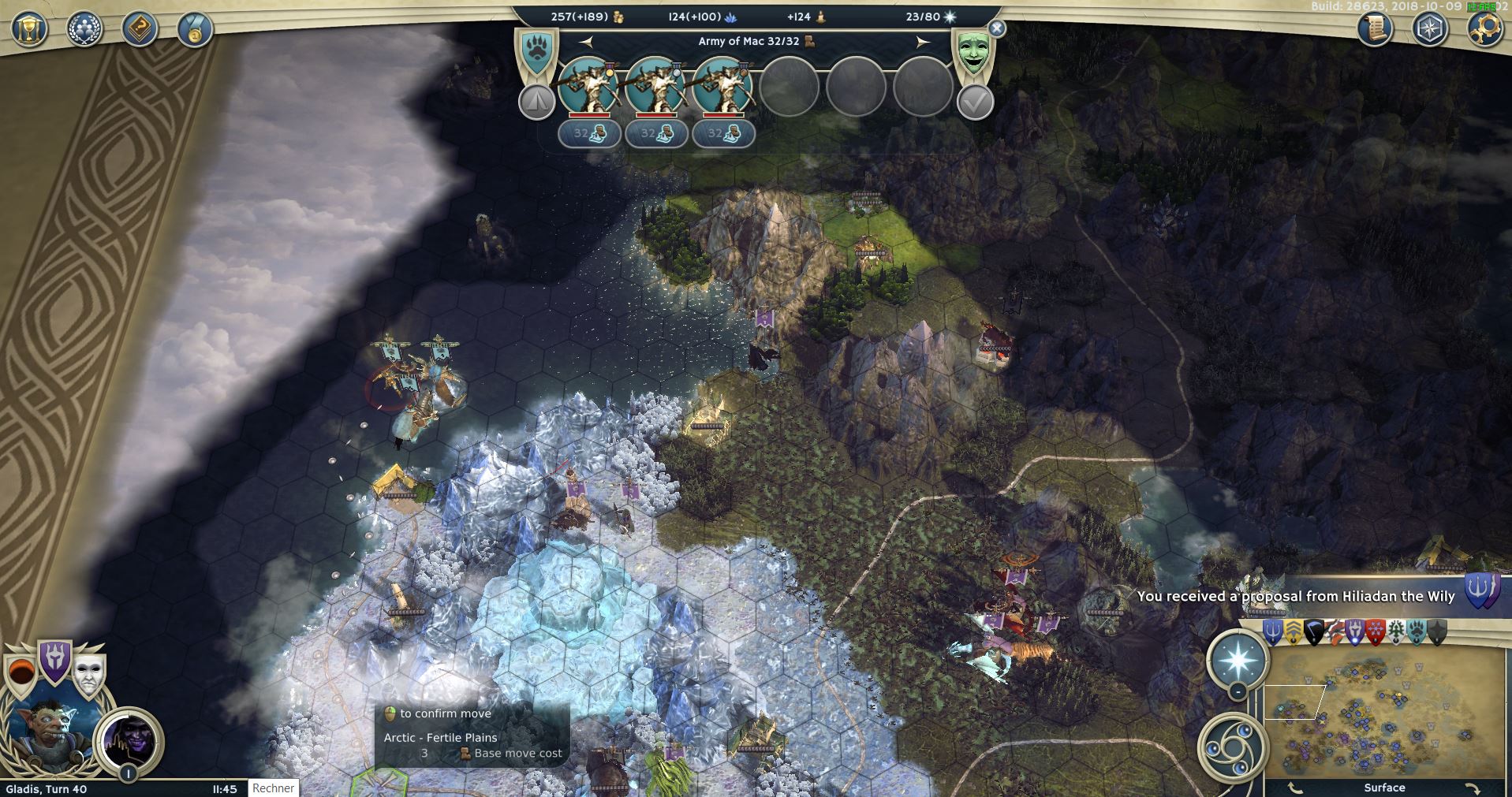Open the trophy victory overview
Viewport: 1512px width, 797px height.
pos(29,30)
